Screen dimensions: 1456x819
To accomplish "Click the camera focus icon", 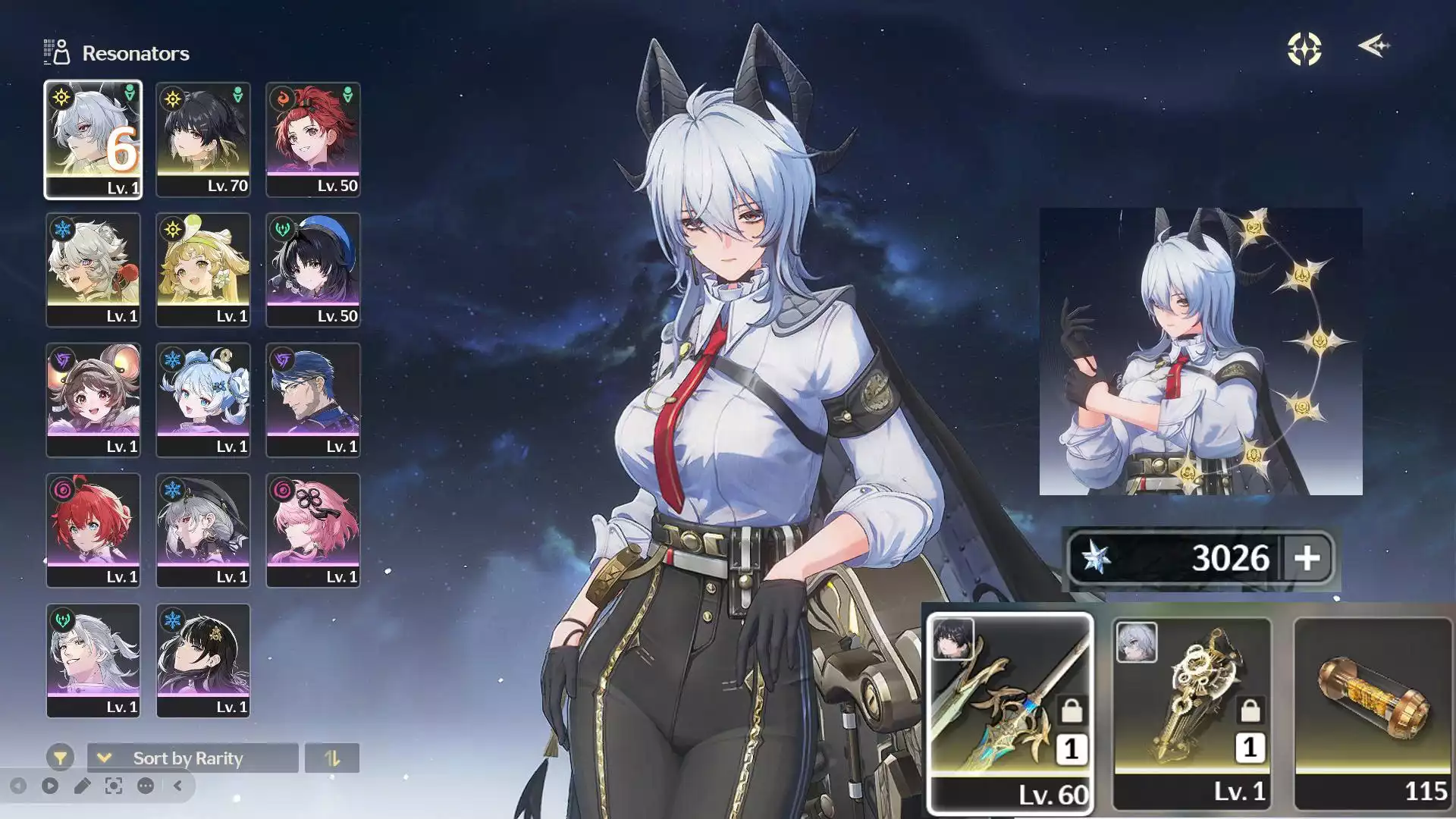I will click(x=112, y=786).
